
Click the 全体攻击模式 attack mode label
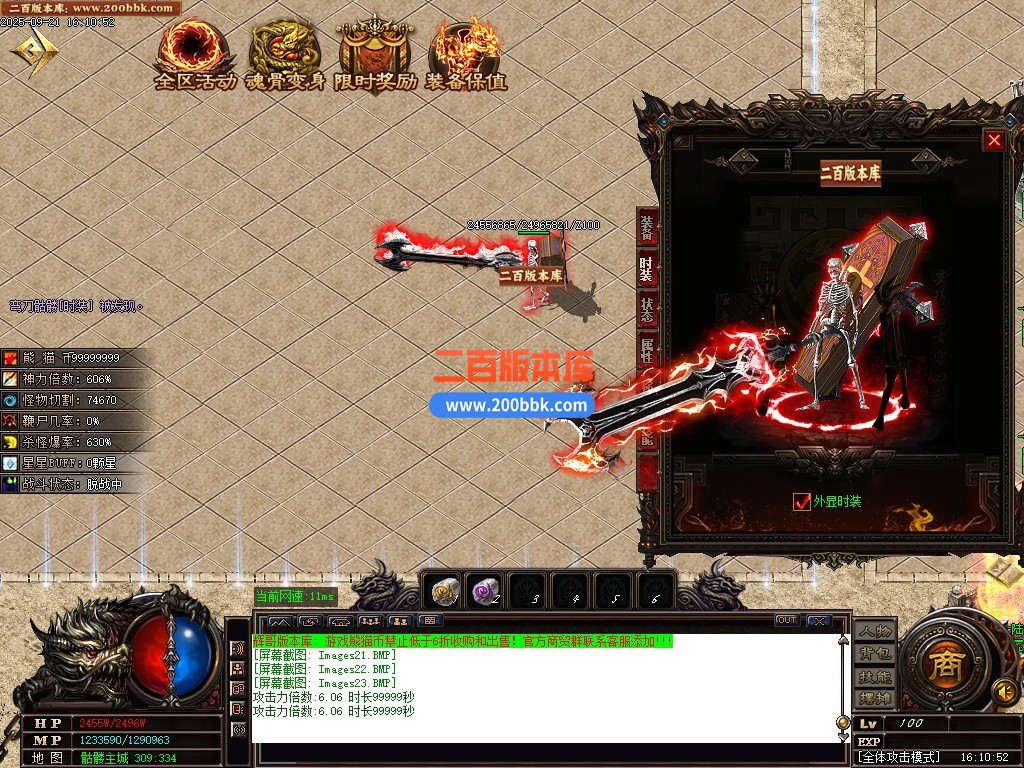click(x=899, y=757)
